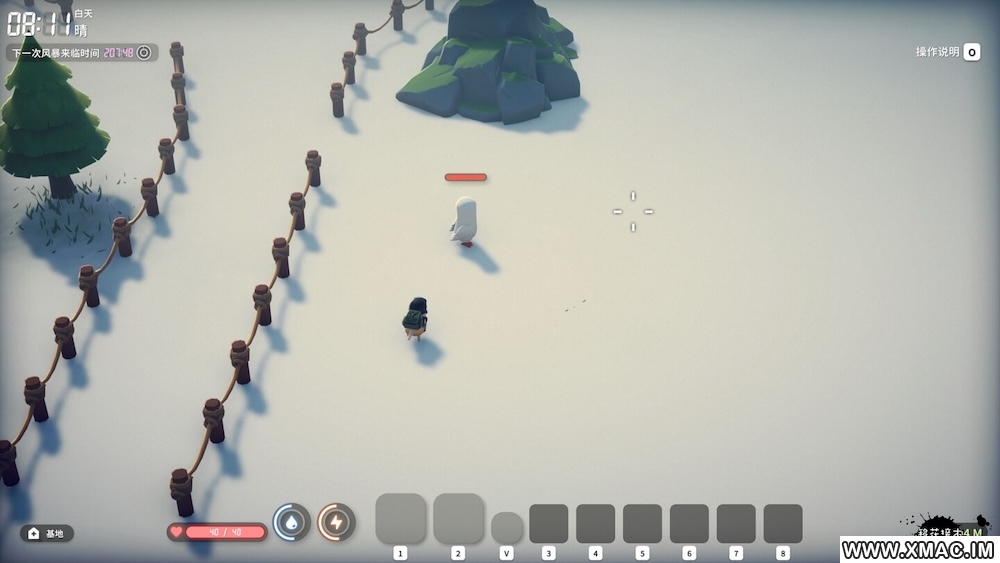1000x563 pixels.
Task: Choose the large hotbar slot labeled 2
Action: [x=458, y=518]
